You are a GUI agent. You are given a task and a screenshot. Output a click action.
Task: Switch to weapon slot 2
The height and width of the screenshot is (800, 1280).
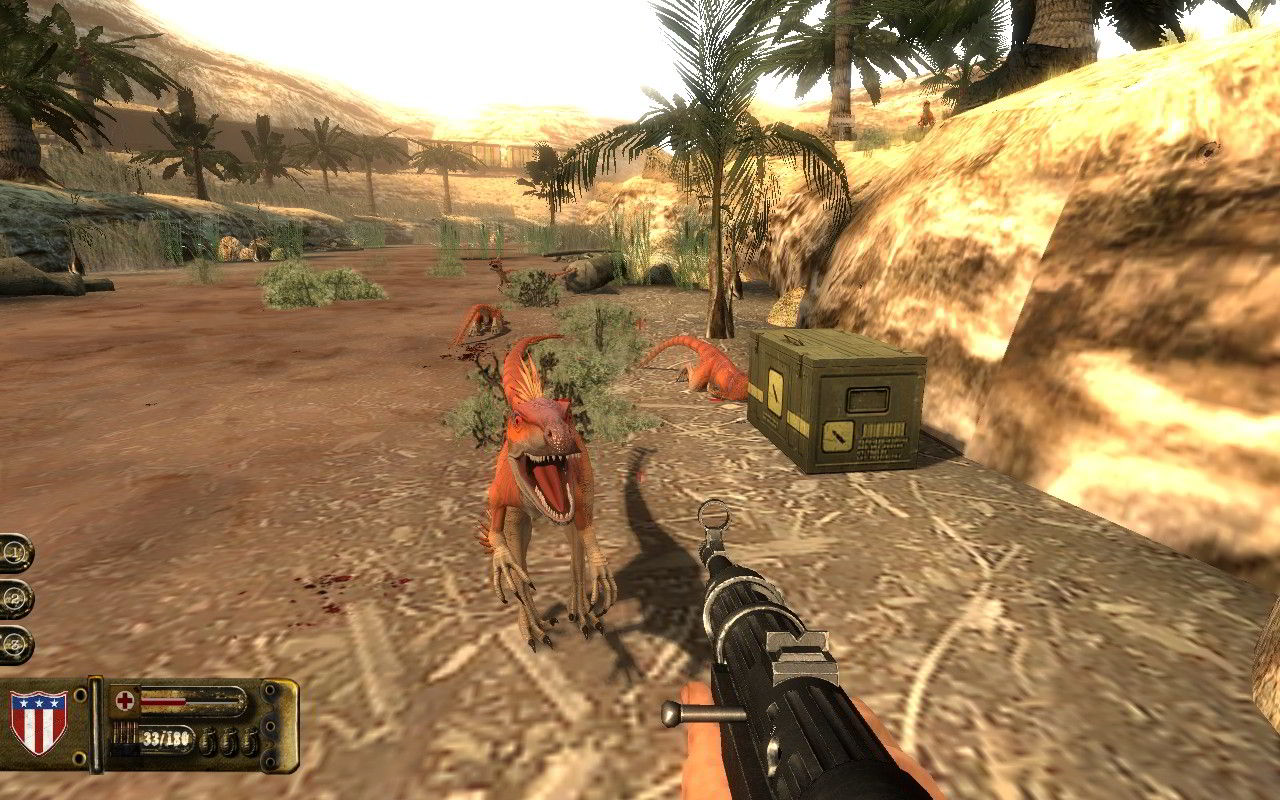pyautogui.click(x=15, y=598)
